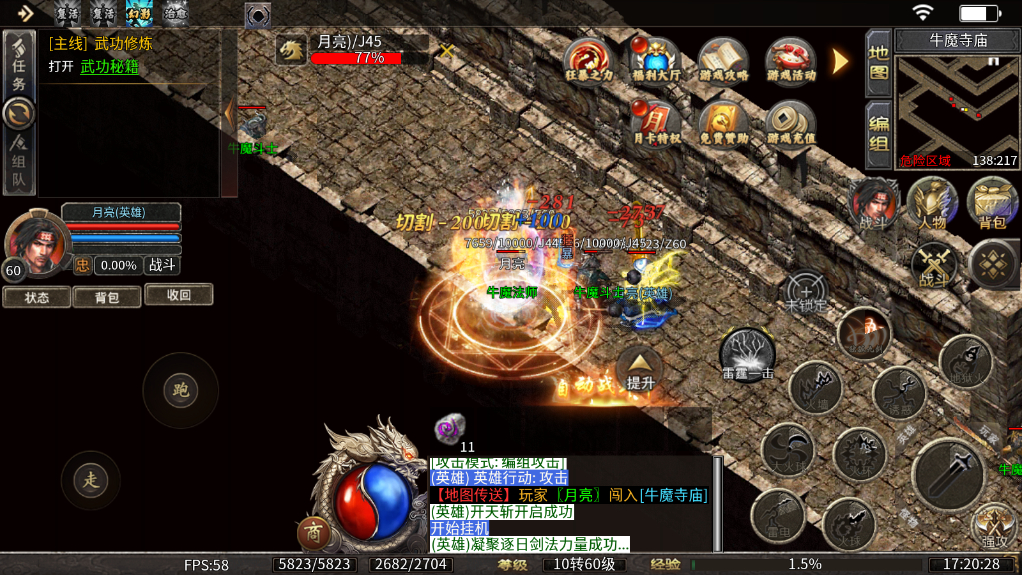Open the 游戏活动 events icon
The height and width of the screenshot is (575, 1022).
(791, 61)
